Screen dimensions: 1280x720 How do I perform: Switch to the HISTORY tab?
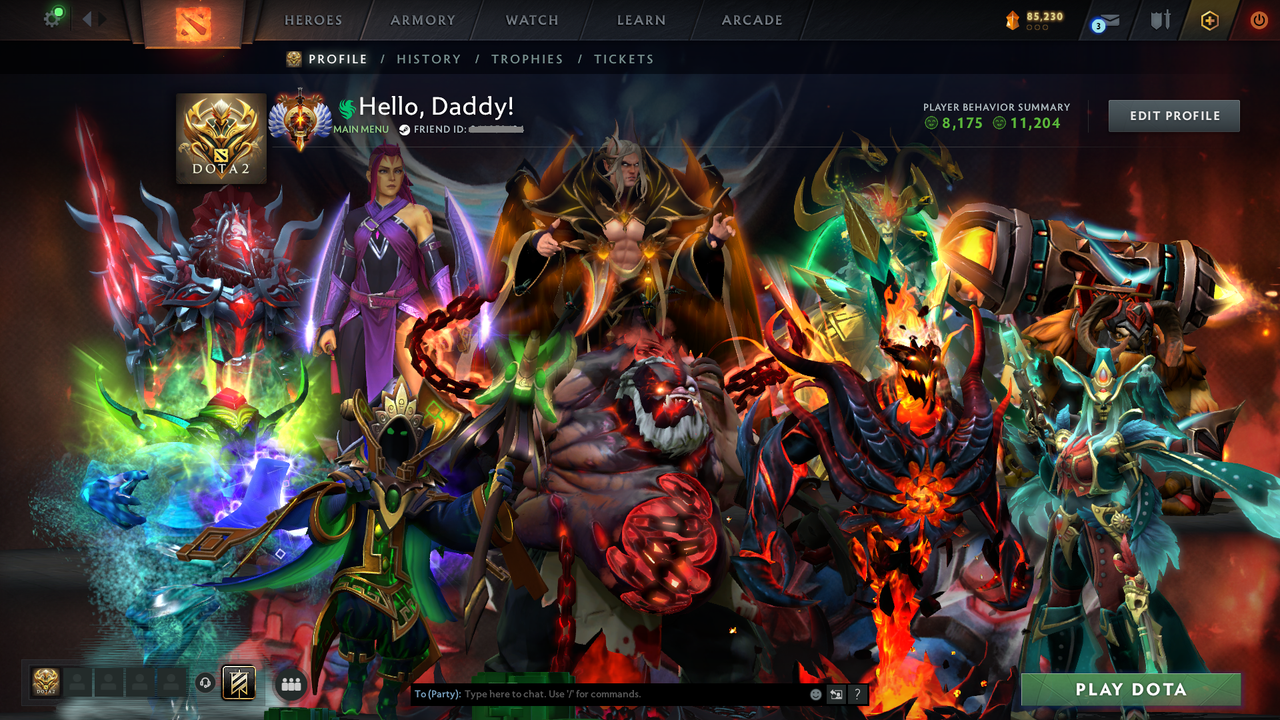click(429, 59)
